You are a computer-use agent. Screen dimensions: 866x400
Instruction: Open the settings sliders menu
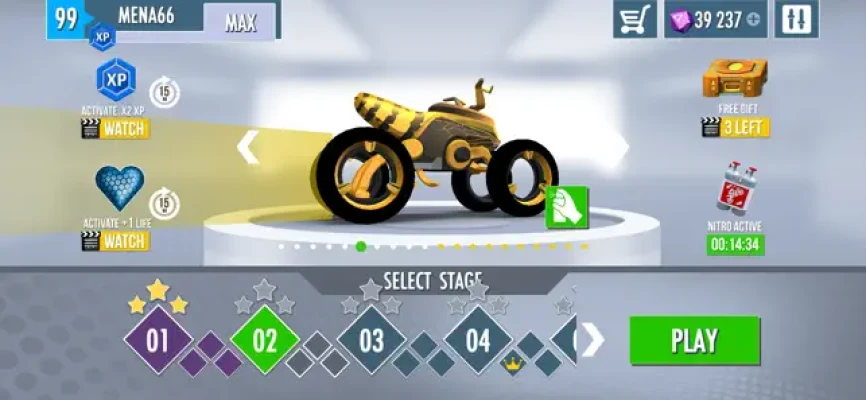pyautogui.click(x=796, y=19)
